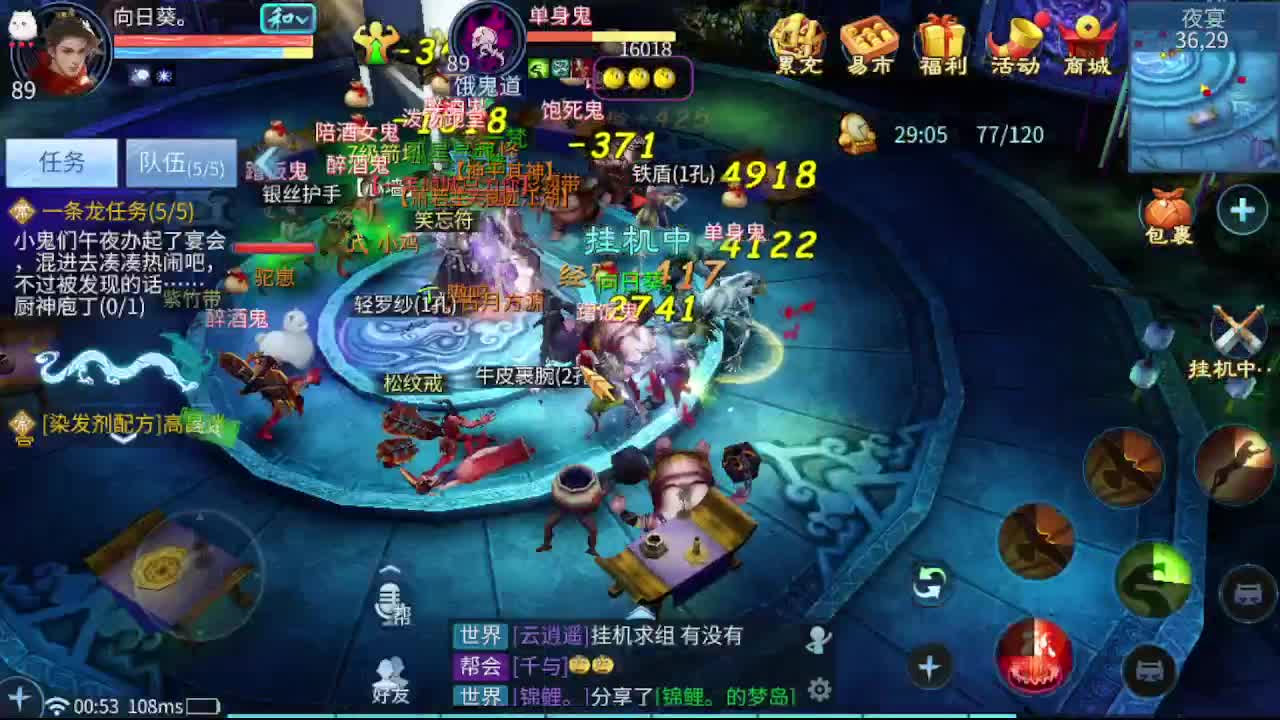Collapse the chat panel with the up chevron

pyautogui.click(x=388, y=569)
